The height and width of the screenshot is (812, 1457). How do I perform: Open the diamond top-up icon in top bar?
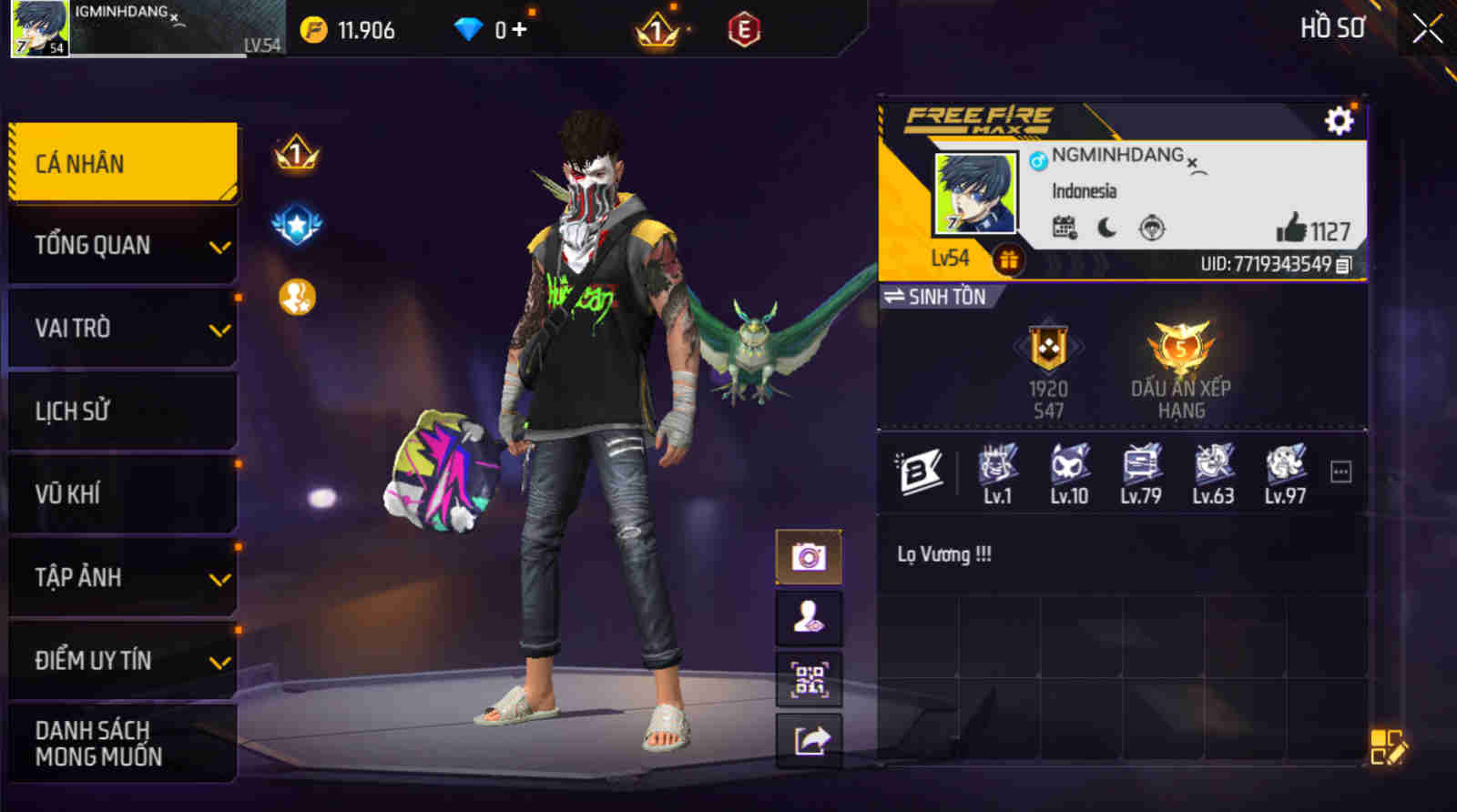[x=467, y=28]
